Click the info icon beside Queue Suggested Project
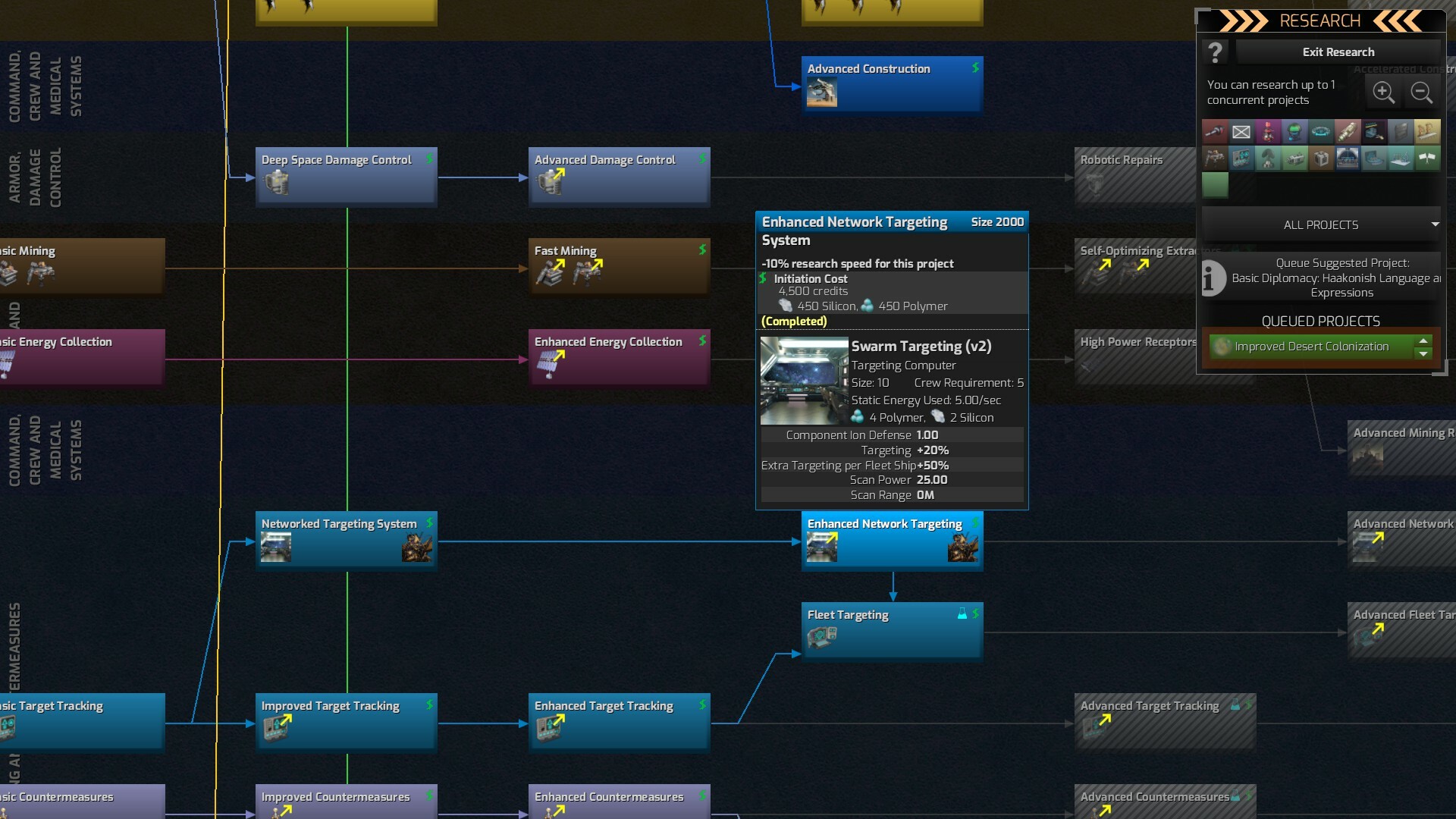The height and width of the screenshot is (819, 1456). [x=1213, y=278]
